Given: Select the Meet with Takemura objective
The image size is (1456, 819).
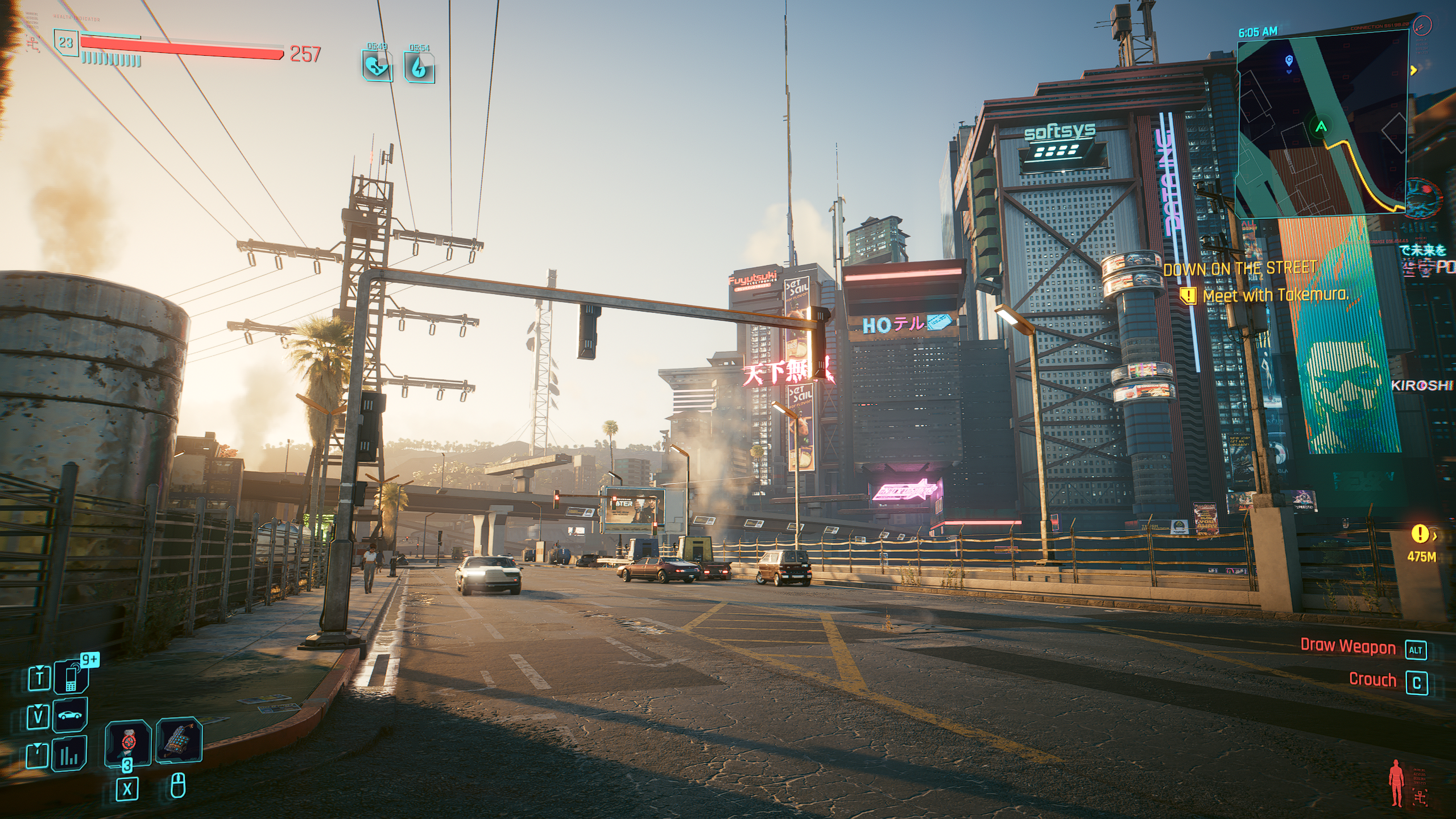Looking at the screenshot, I should (1275, 295).
